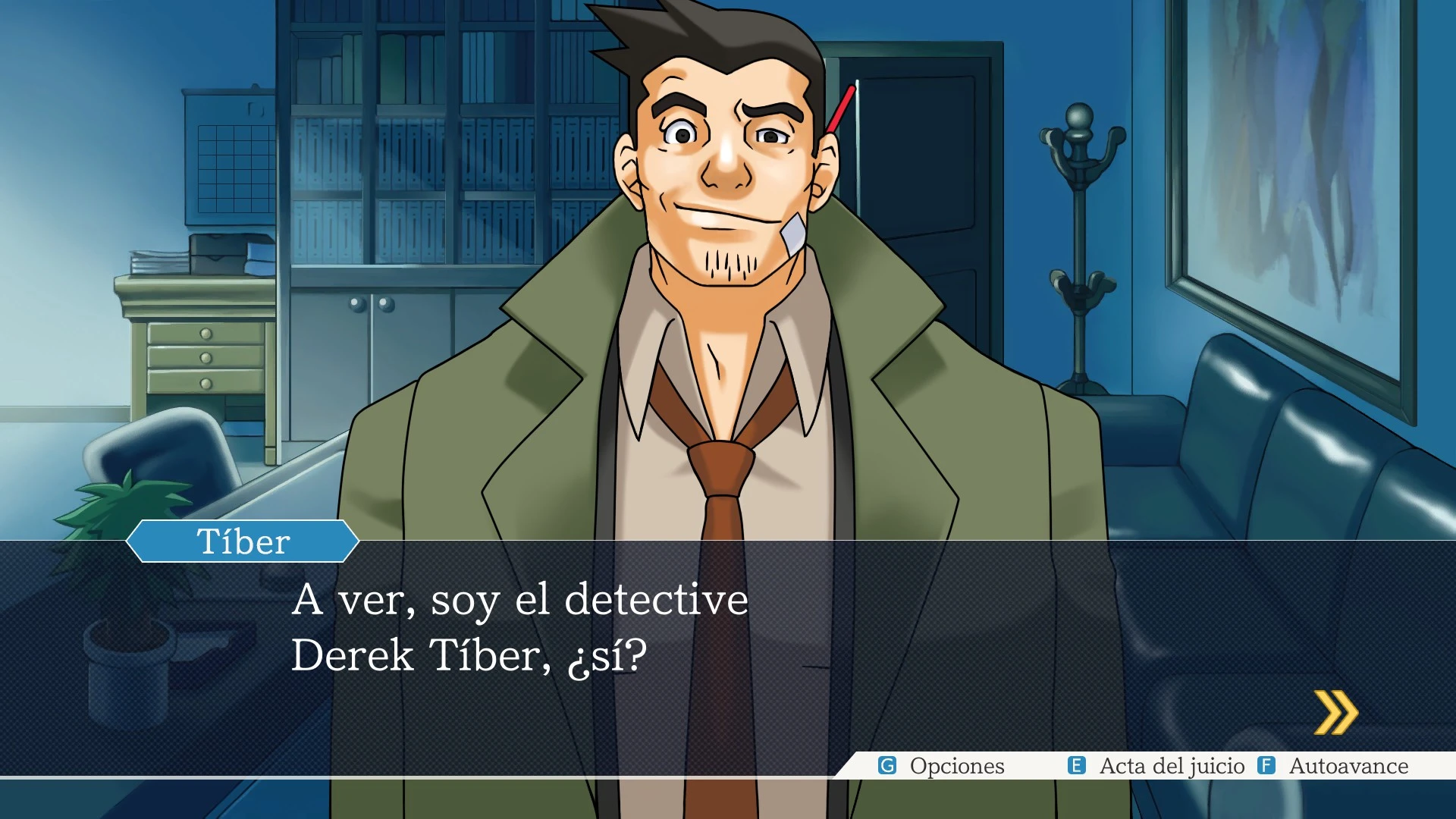Advance dialogue with the yellow arrow
Viewport: 1456px width, 819px height.
point(1335,713)
